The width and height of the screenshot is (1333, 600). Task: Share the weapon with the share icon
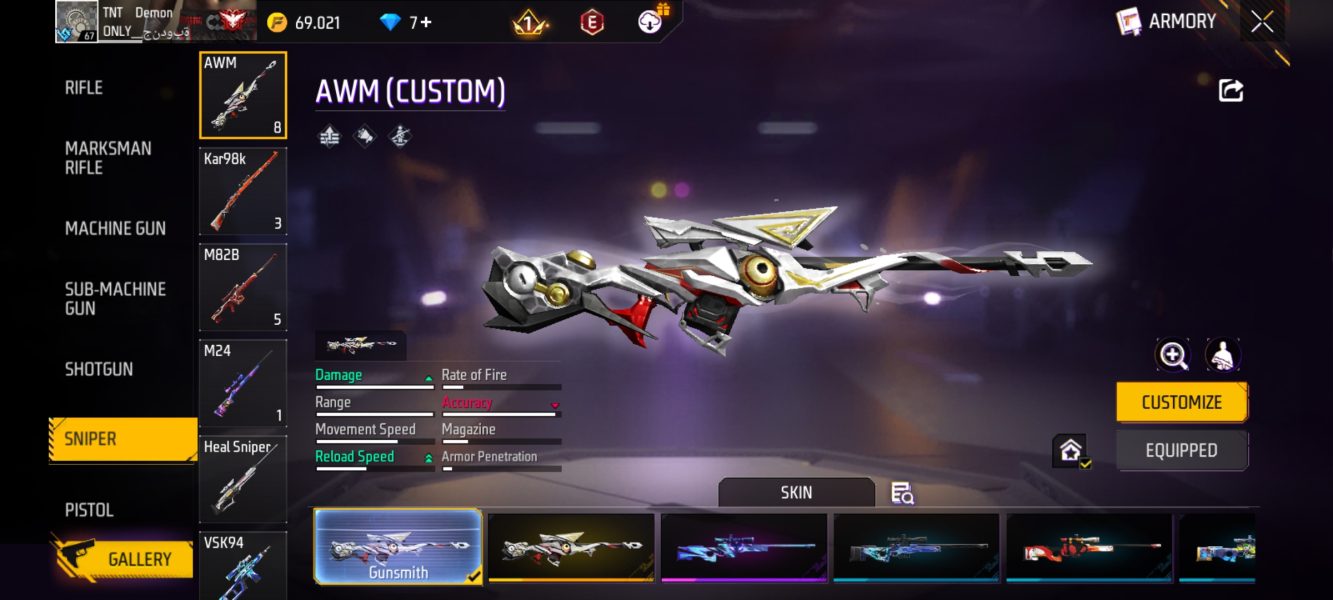[x=1231, y=91]
